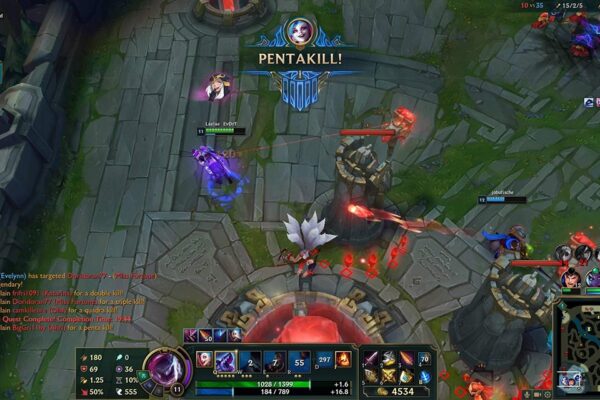This screenshot has width=600, height=400.
Task: Use the trinket slot marked 70
Action: (423, 358)
